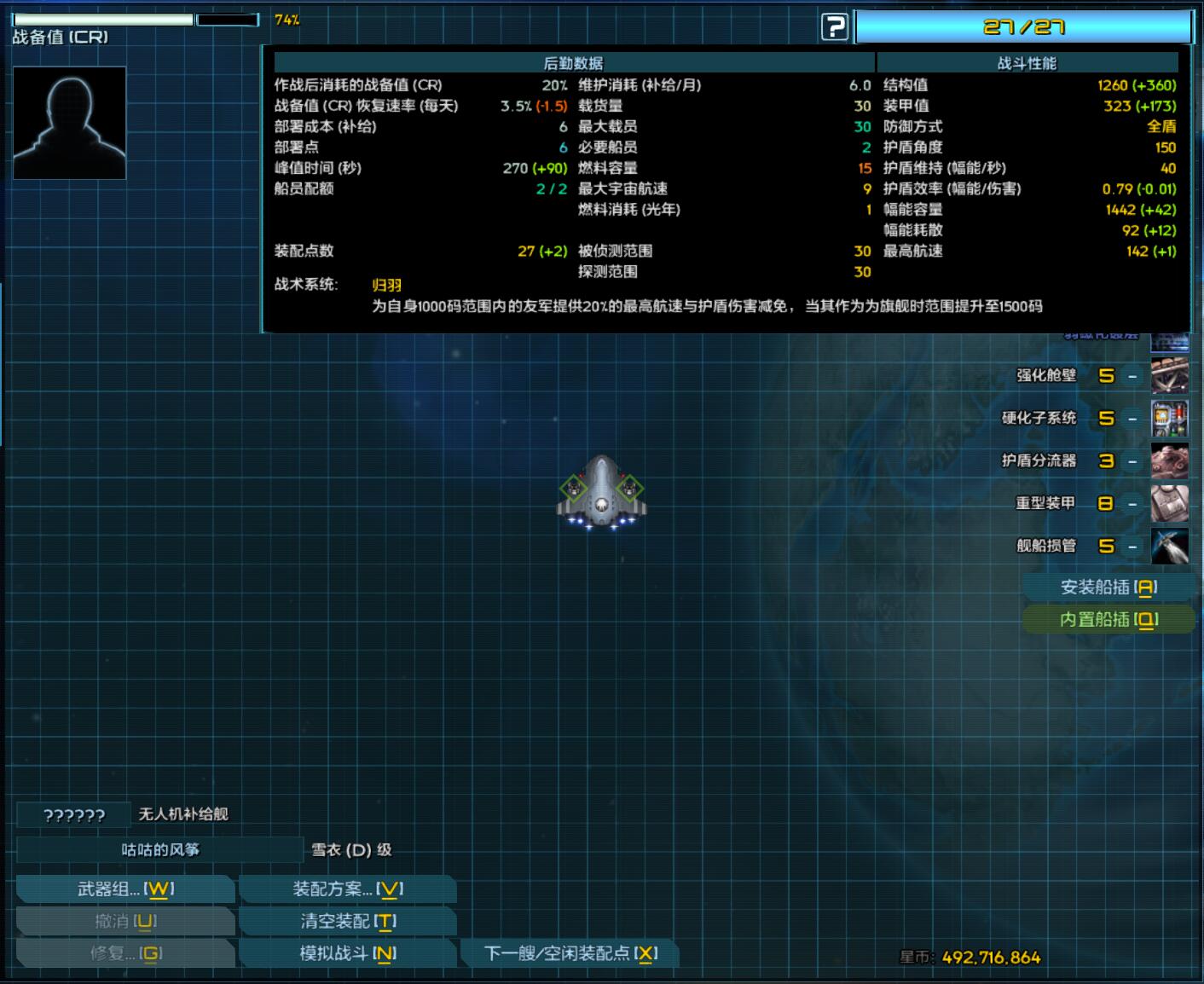Screen dimensions: 1204x984
Task: Expand the 武器组 weapon groups panel
Action: pos(124,888)
